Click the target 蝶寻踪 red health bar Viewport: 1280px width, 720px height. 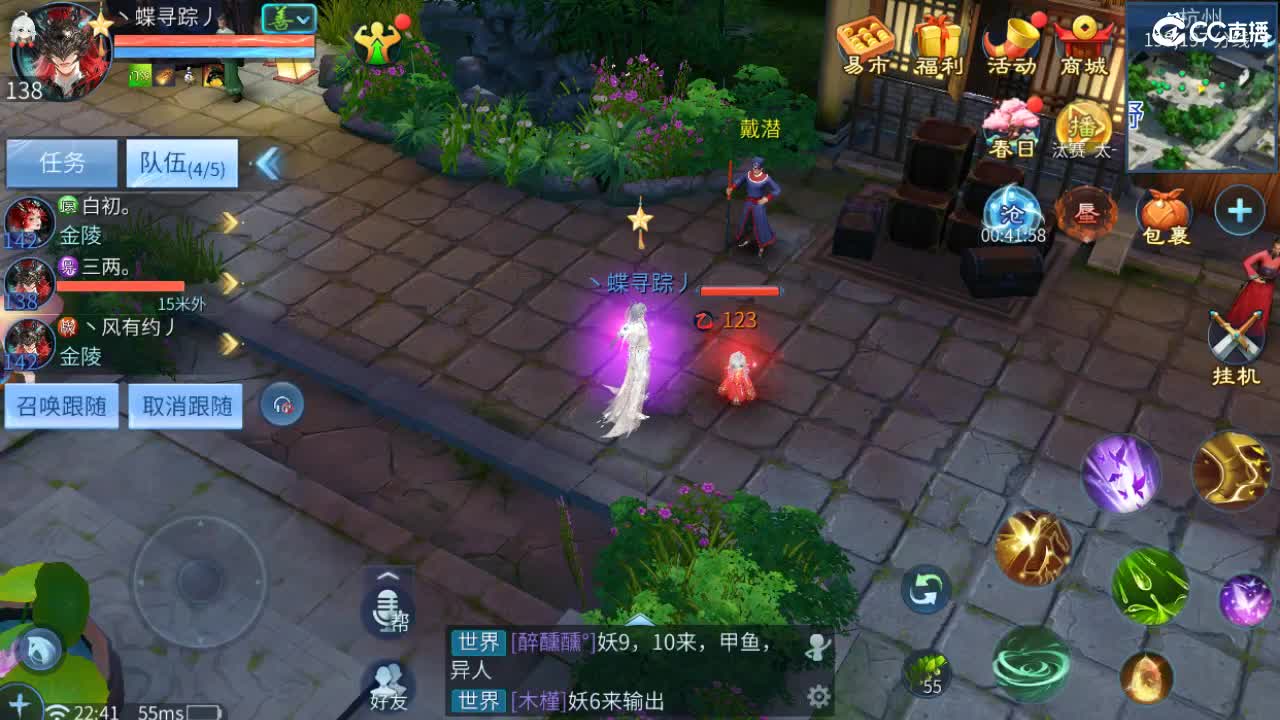pyautogui.click(x=740, y=291)
